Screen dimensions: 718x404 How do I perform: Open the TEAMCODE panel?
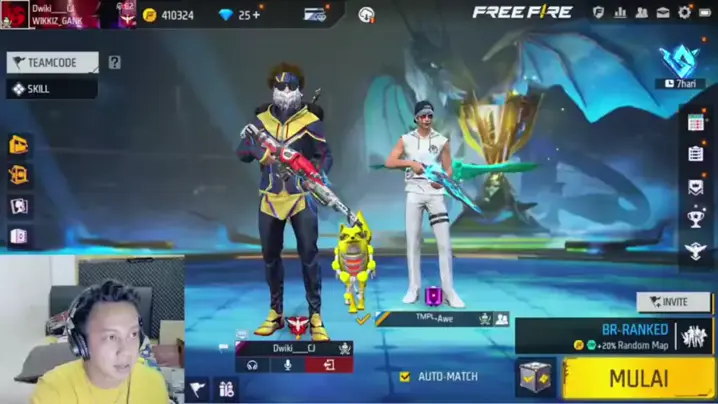pyautogui.click(x=52, y=62)
